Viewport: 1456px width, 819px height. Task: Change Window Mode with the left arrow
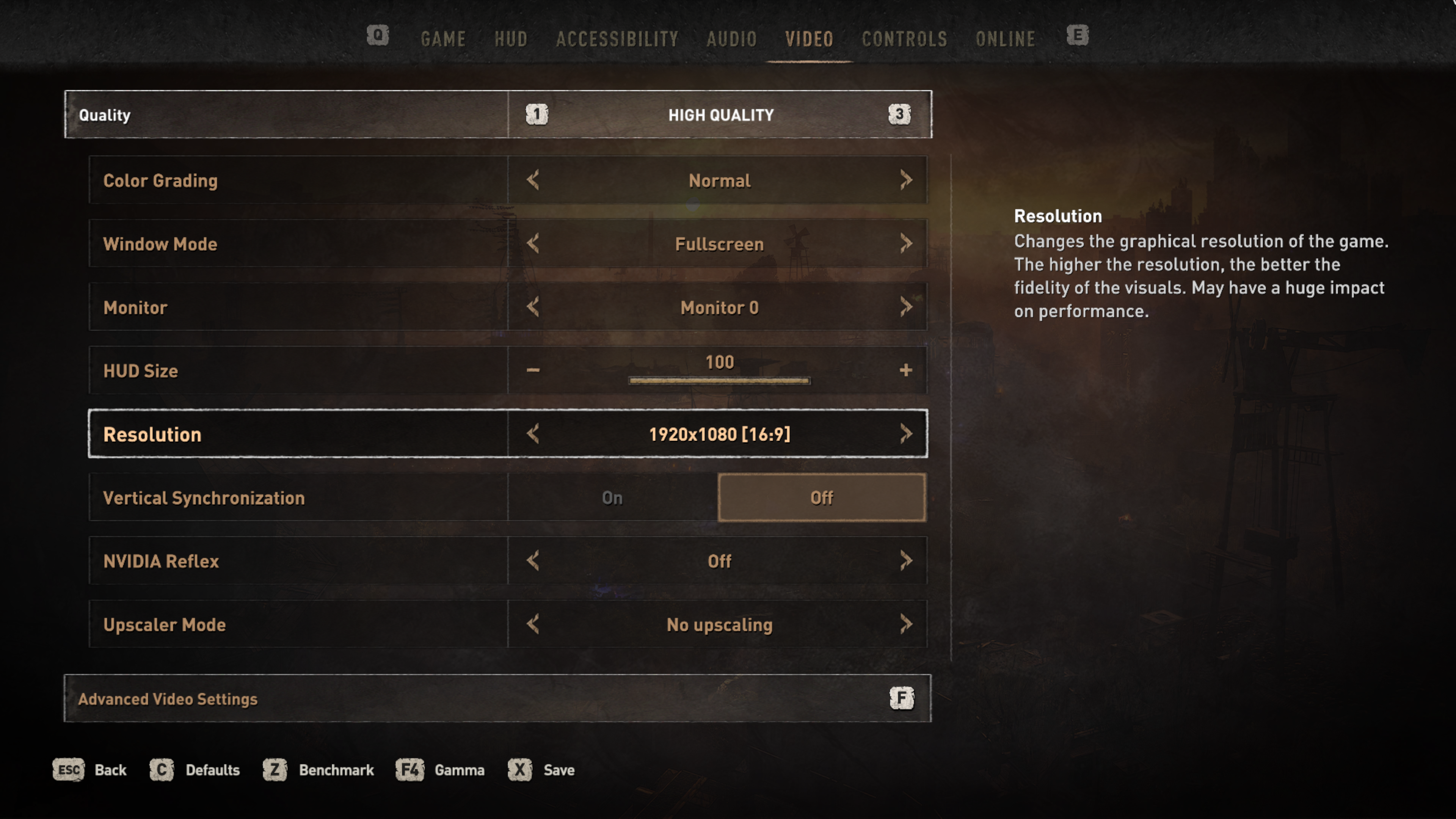(x=532, y=243)
